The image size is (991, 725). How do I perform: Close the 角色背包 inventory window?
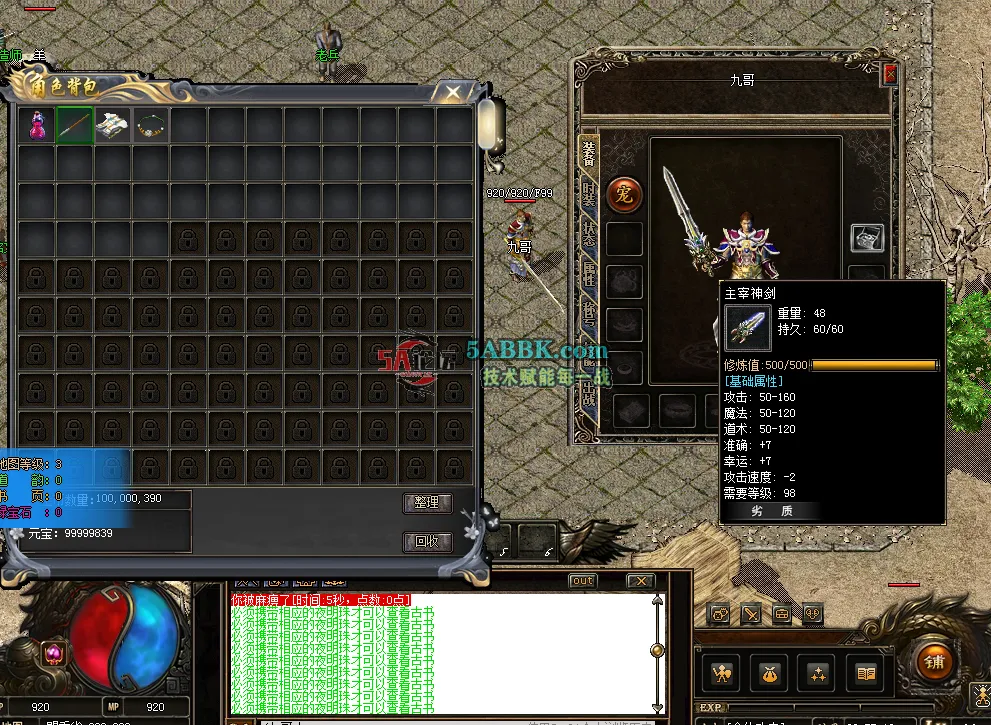pos(453,93)
